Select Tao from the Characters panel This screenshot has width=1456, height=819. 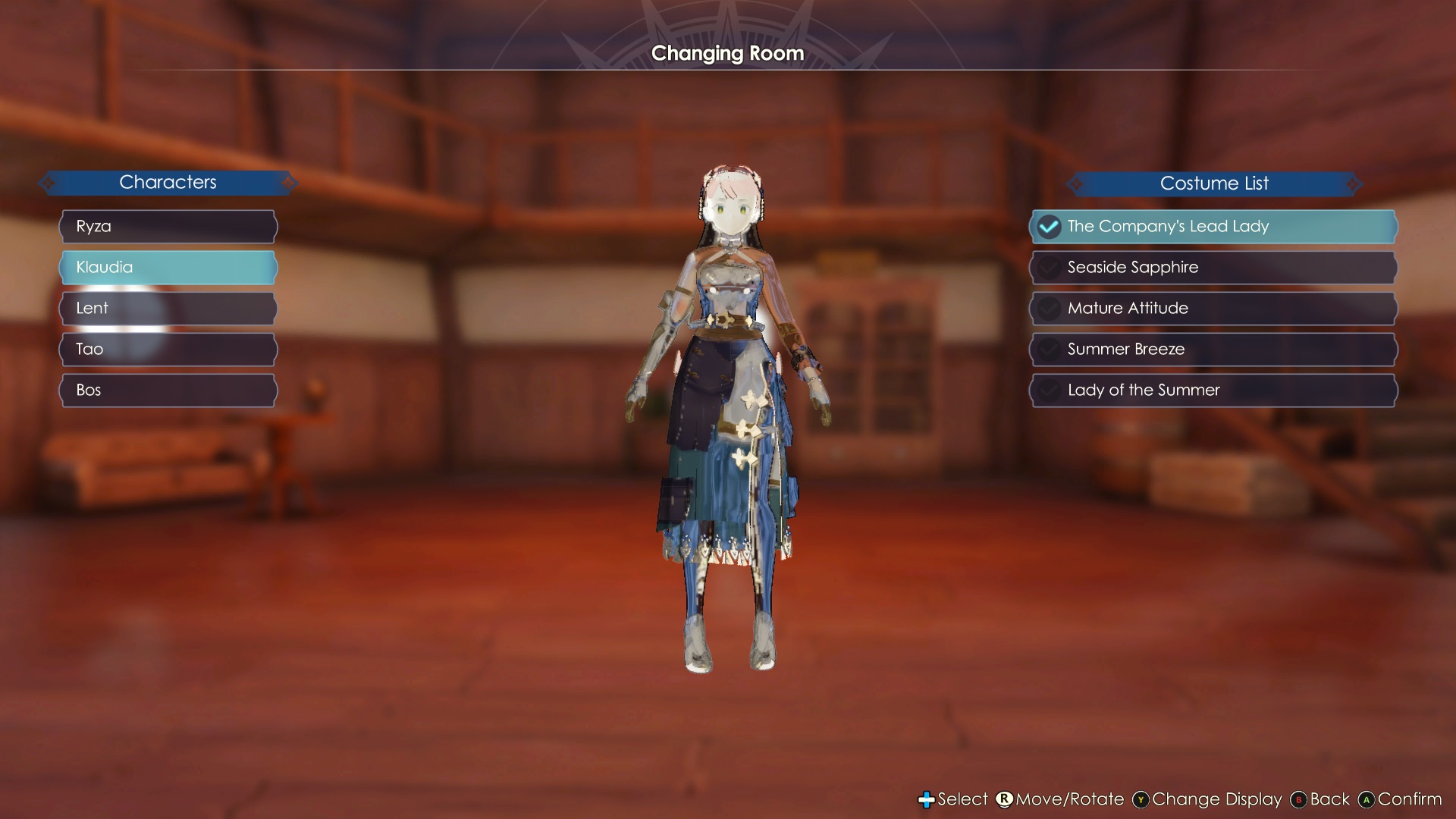tap(168, 349)
